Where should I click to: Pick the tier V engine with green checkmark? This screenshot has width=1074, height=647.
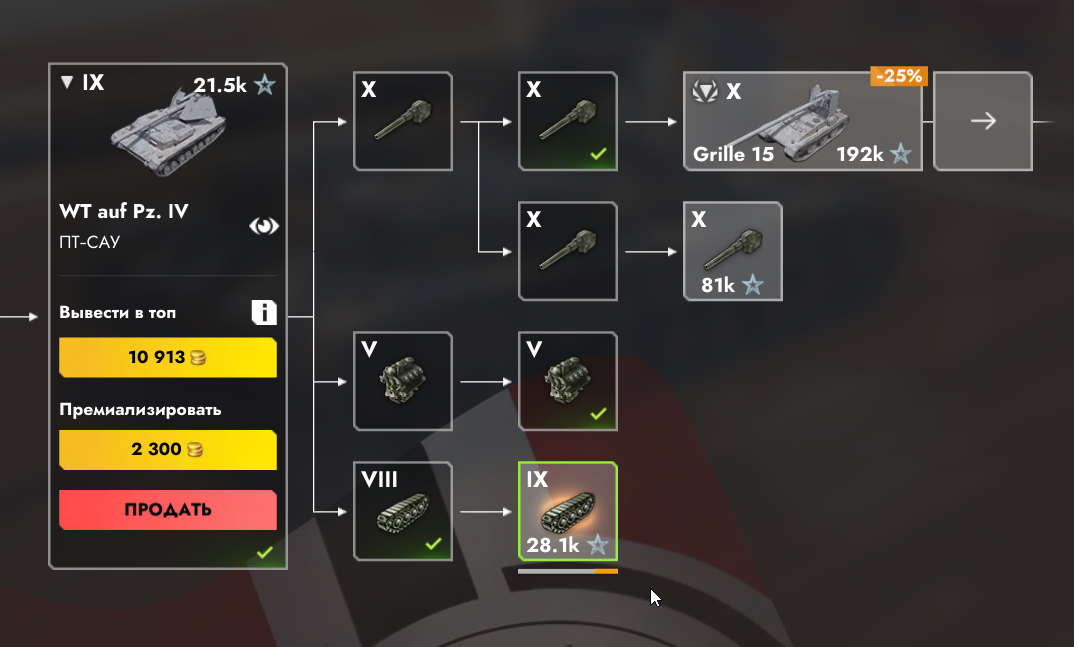(568, 381)
